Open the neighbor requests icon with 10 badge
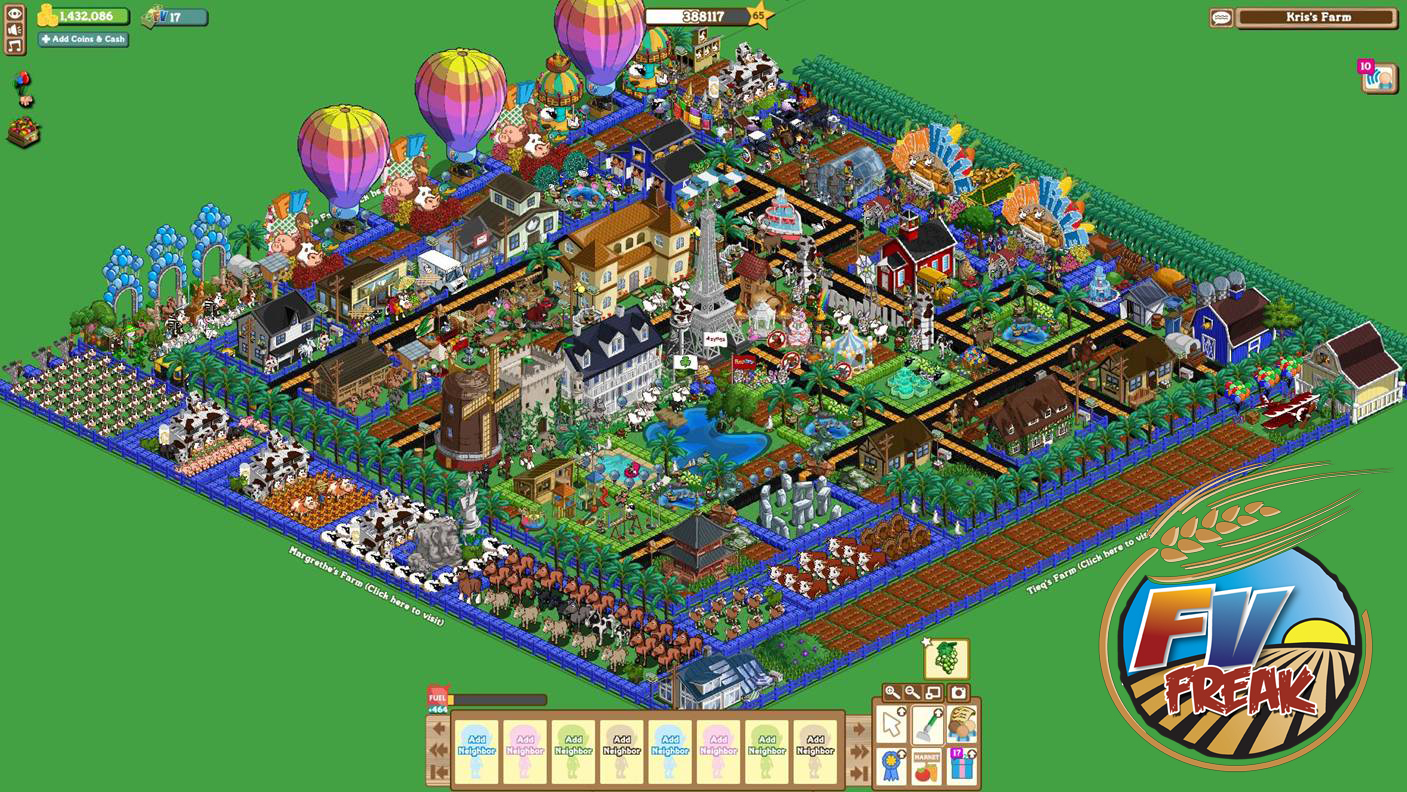This screenshot has width=1407, height=792. 1379,76
